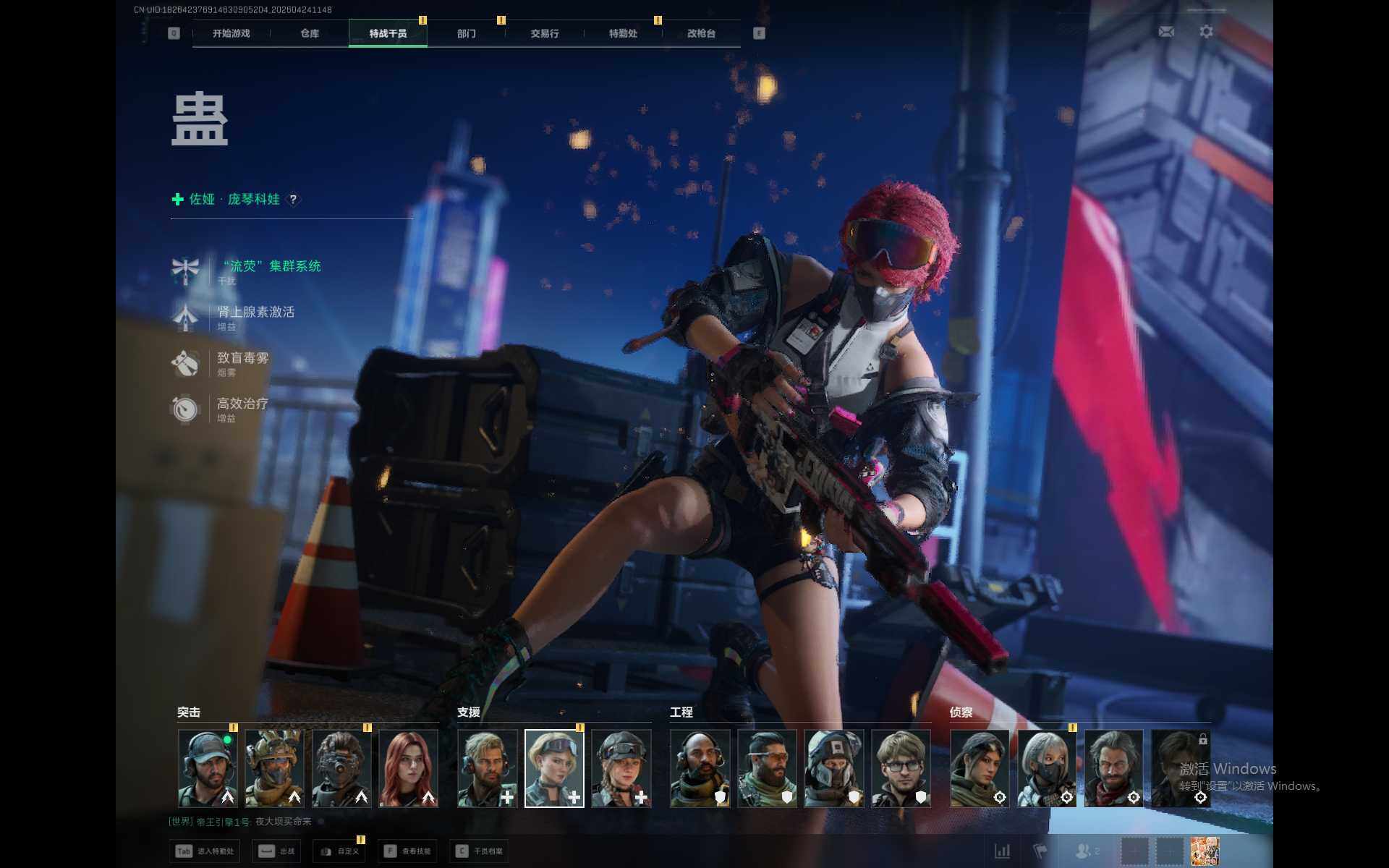Open the settings gear icon
Image resolution: width=1389 pixels, height=868 pixels.
[1206, 32]
